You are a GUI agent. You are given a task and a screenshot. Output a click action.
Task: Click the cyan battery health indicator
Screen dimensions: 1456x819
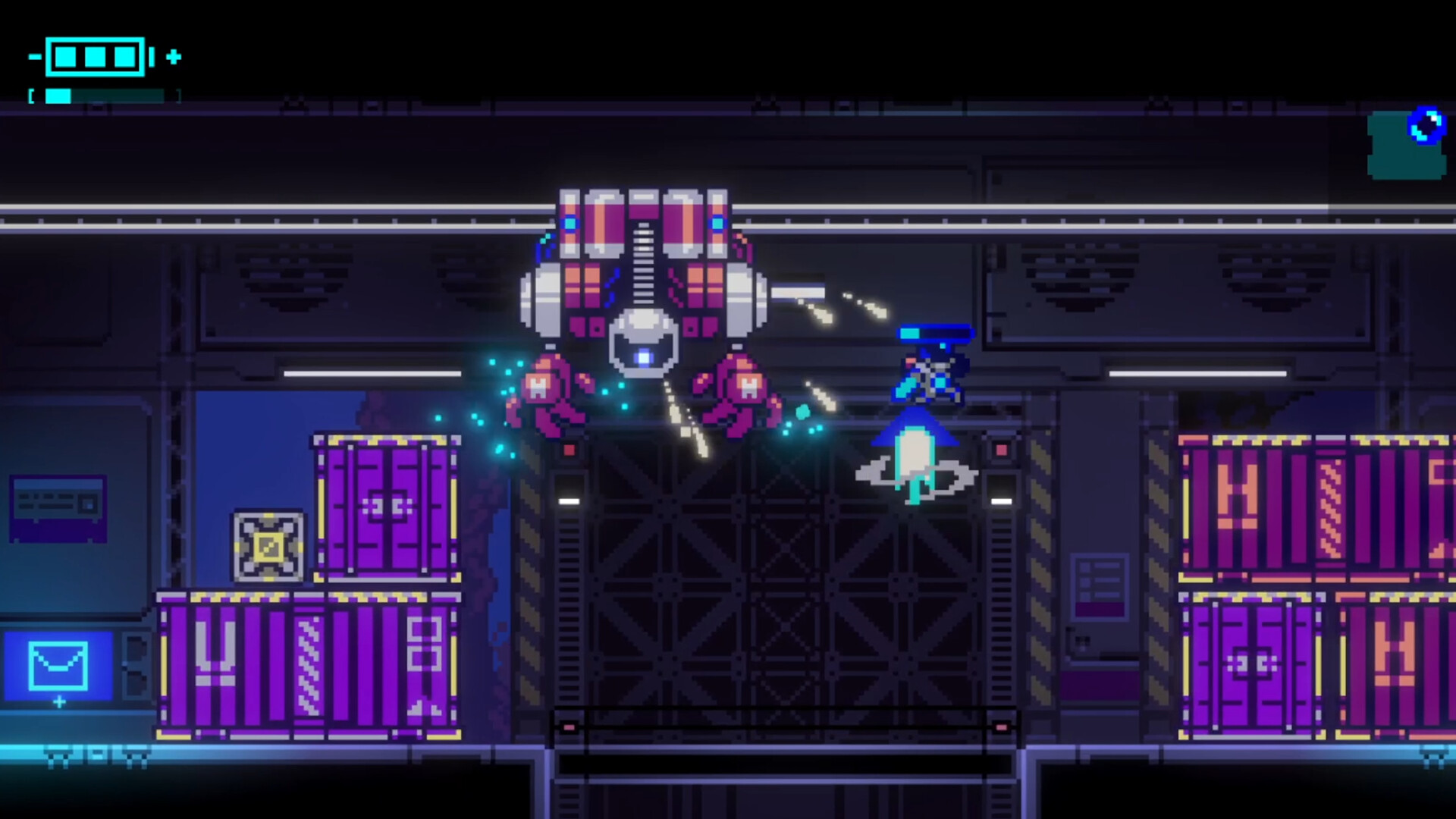[95, 56]
